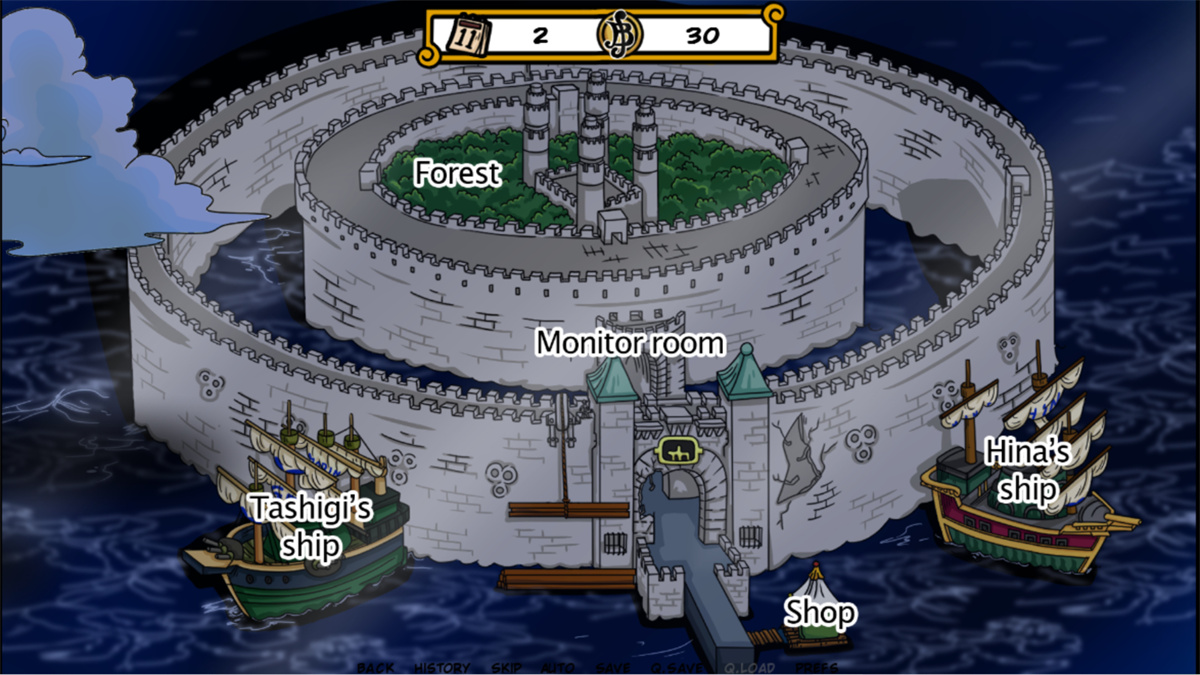
Task: Open Prefs settings
Action: point(816,667)
